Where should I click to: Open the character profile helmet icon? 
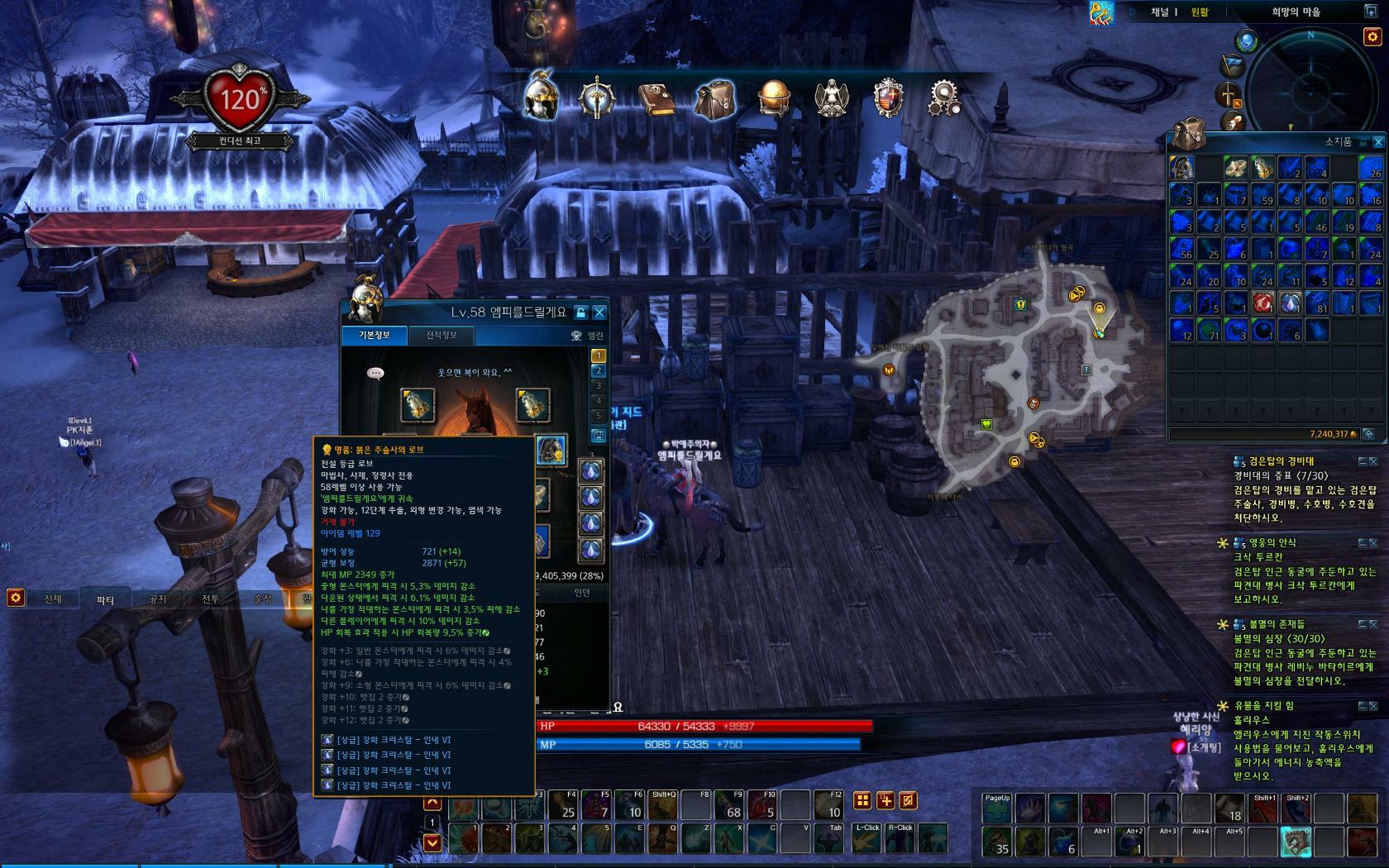click(x=541, y=98)
